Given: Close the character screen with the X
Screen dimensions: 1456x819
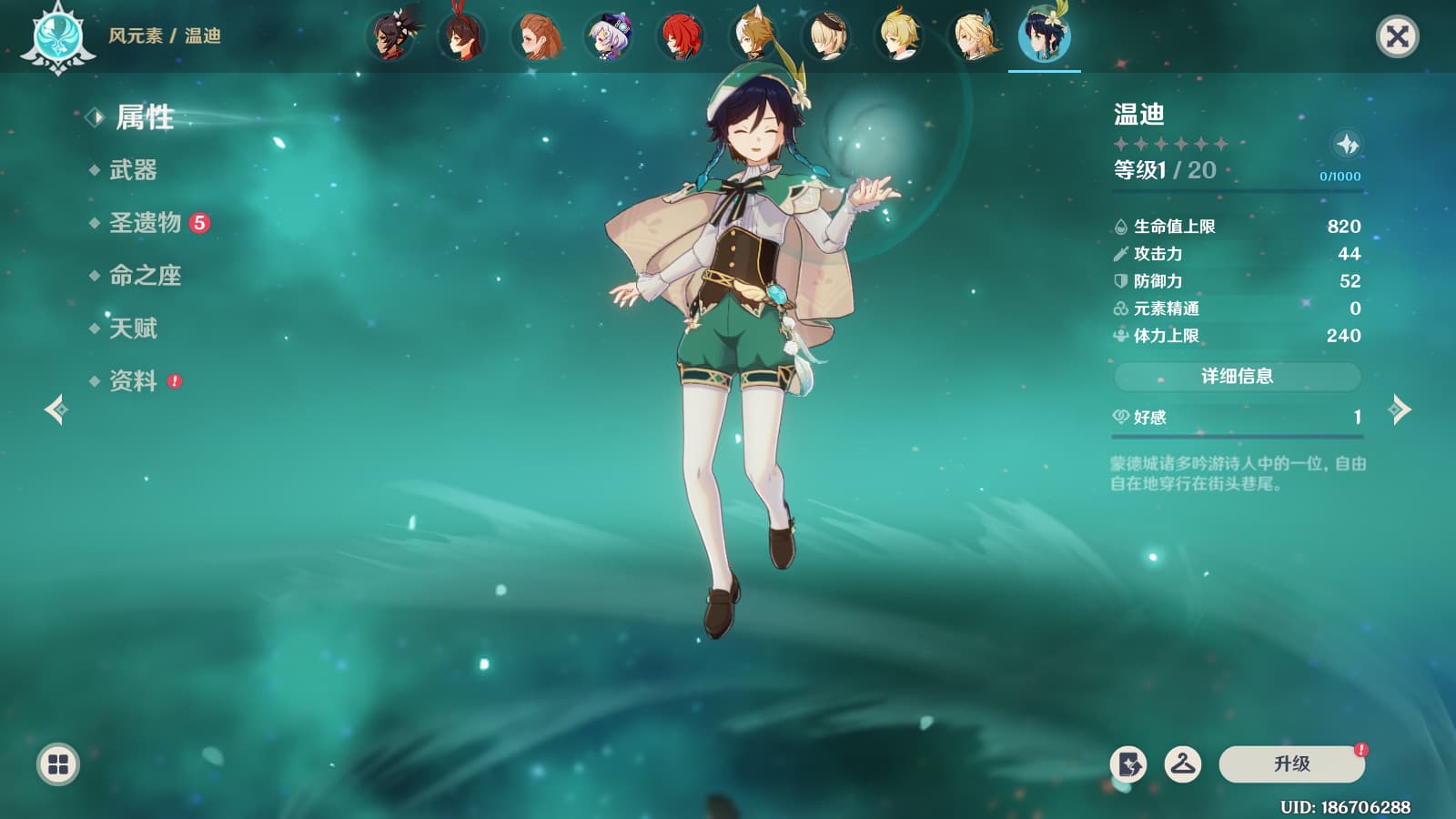Looking at the screenshot, I should click(1397, 36).
